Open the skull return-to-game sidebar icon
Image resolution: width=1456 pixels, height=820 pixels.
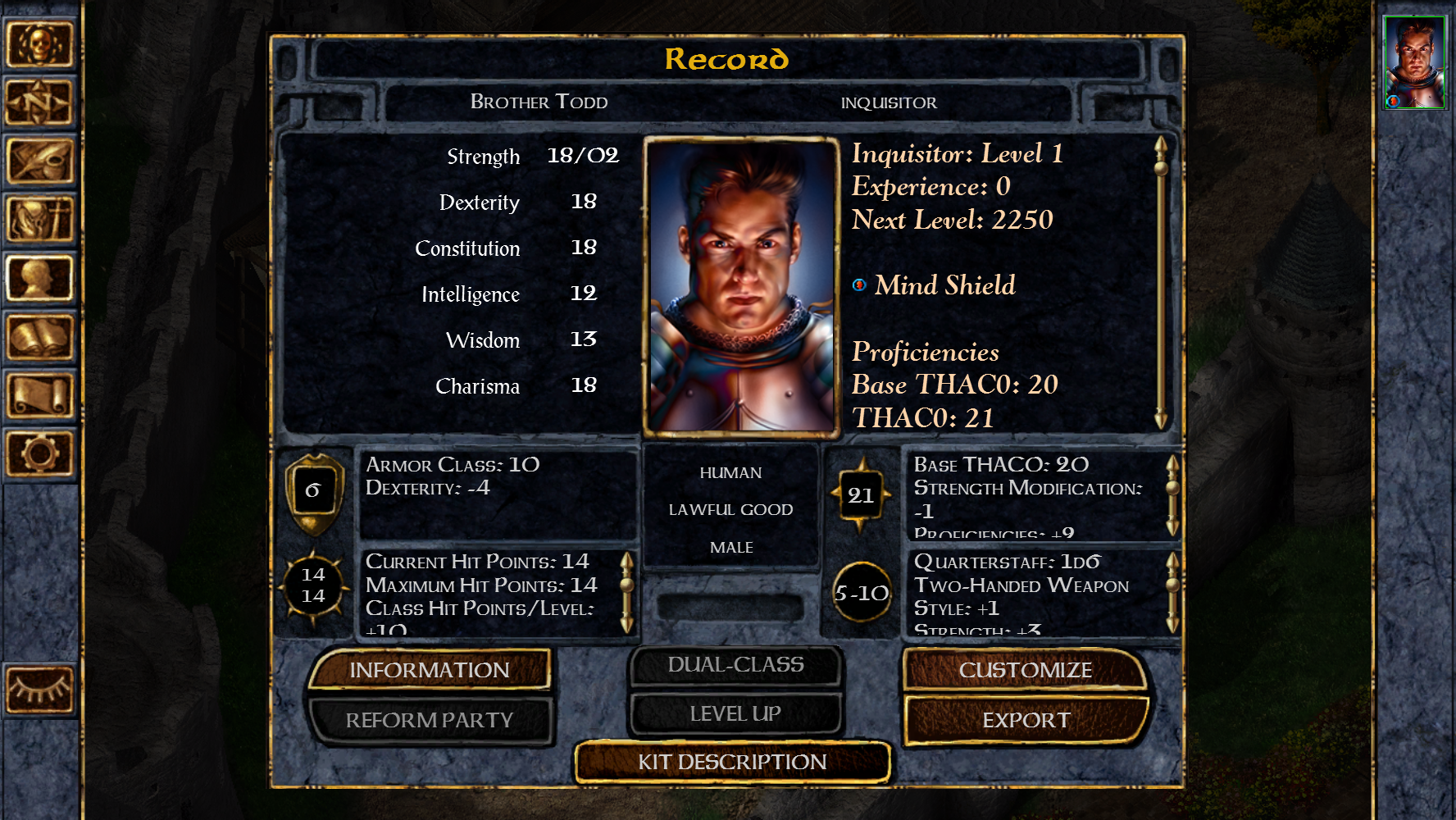tap(39, 44)
